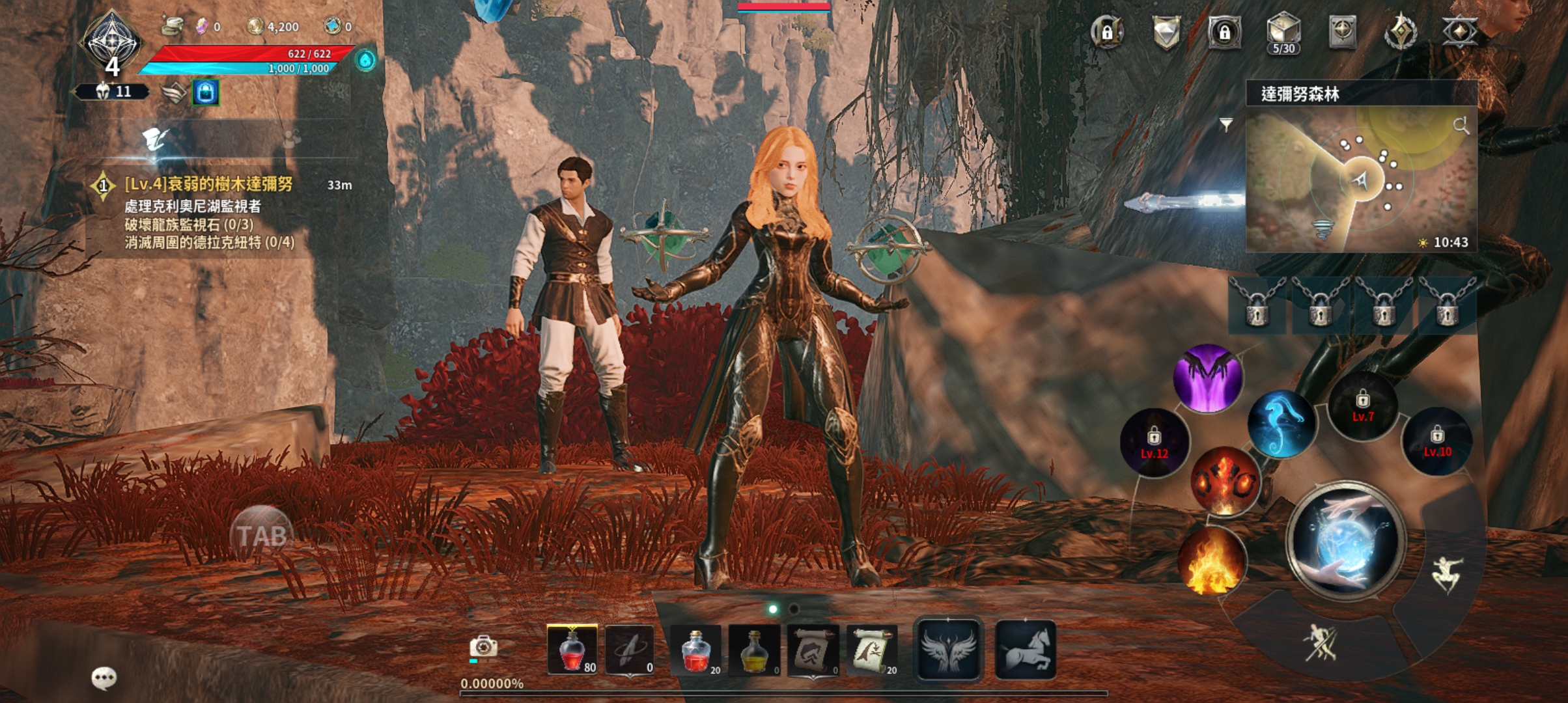Use the main orb basic attack button
The image size is (1568, 703).
click(x=1345, y=541)
